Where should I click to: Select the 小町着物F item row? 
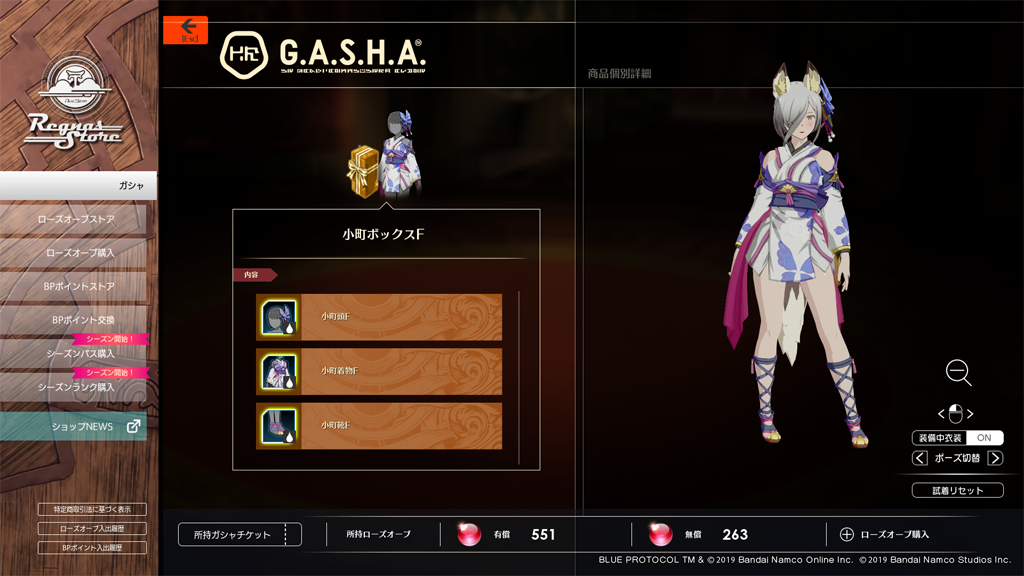(379, 371)
